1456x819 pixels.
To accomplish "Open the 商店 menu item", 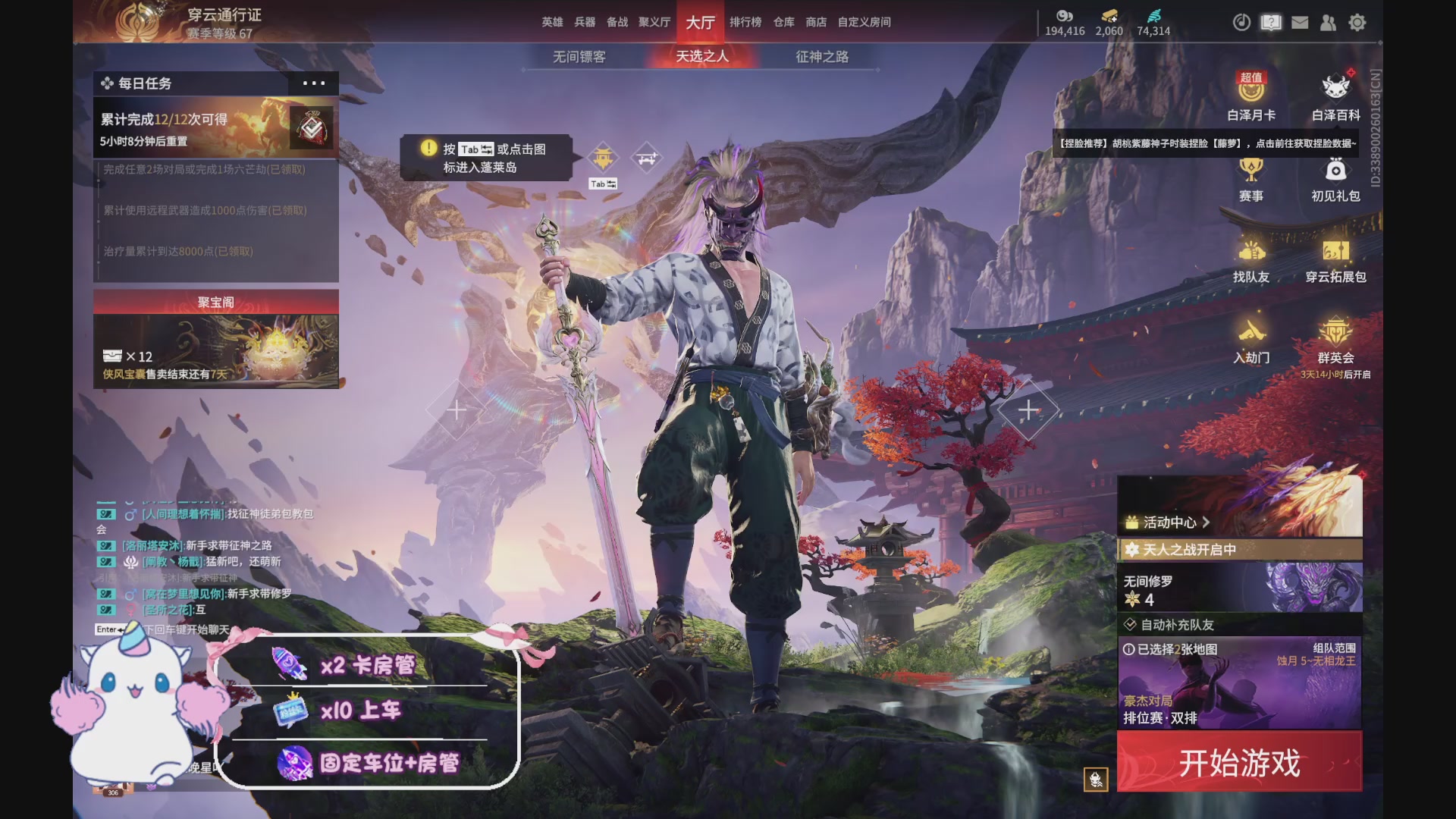I will 814,23.
